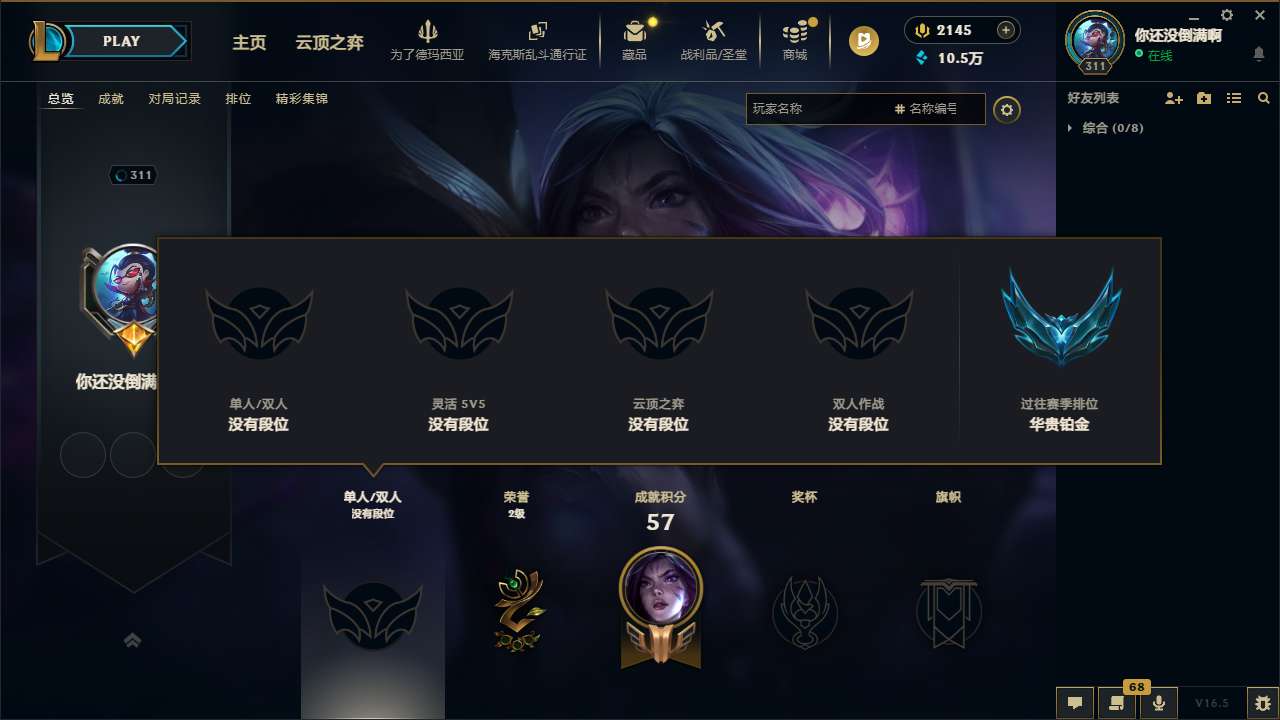This screenshot has width=1280, height=720.
Task: Open 战利品/圣堂 loot icon in top bar
Action: 712,31
